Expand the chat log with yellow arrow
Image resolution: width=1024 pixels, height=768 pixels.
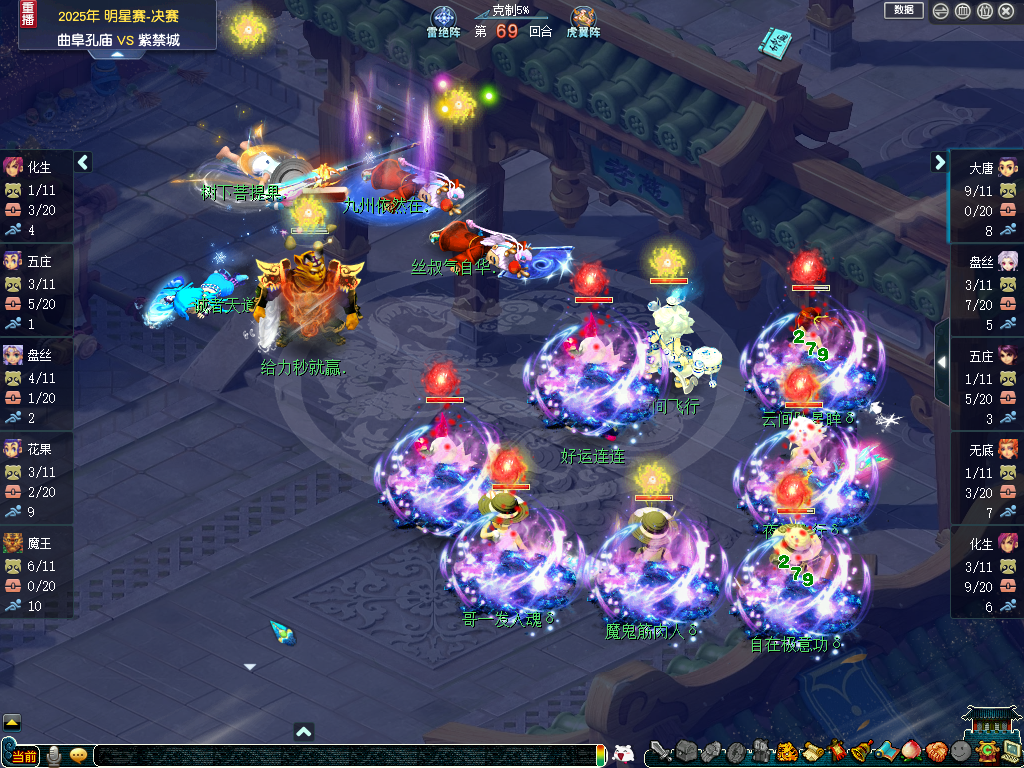pos(12,722)
